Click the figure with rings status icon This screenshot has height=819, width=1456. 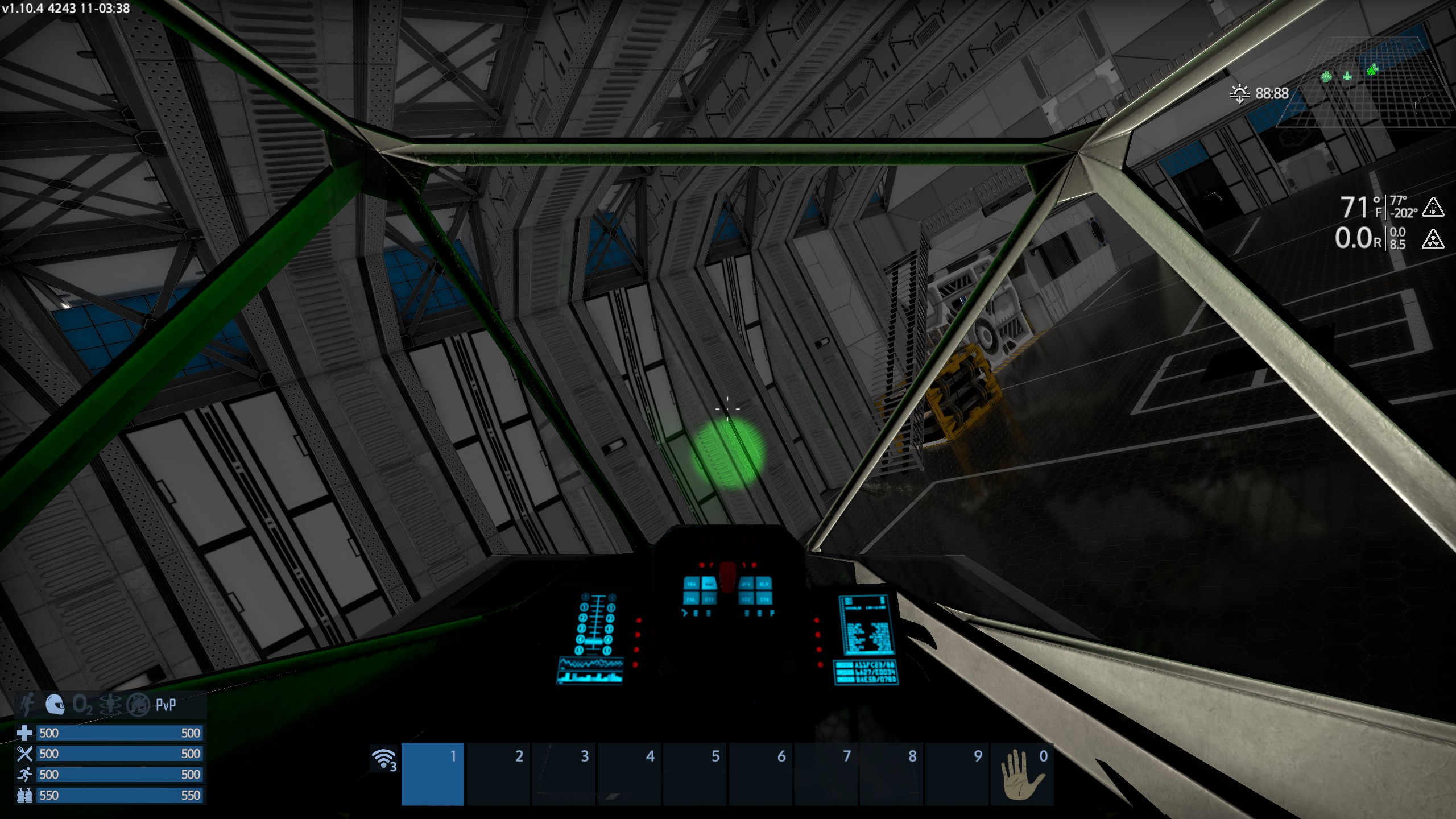[110, 705]
